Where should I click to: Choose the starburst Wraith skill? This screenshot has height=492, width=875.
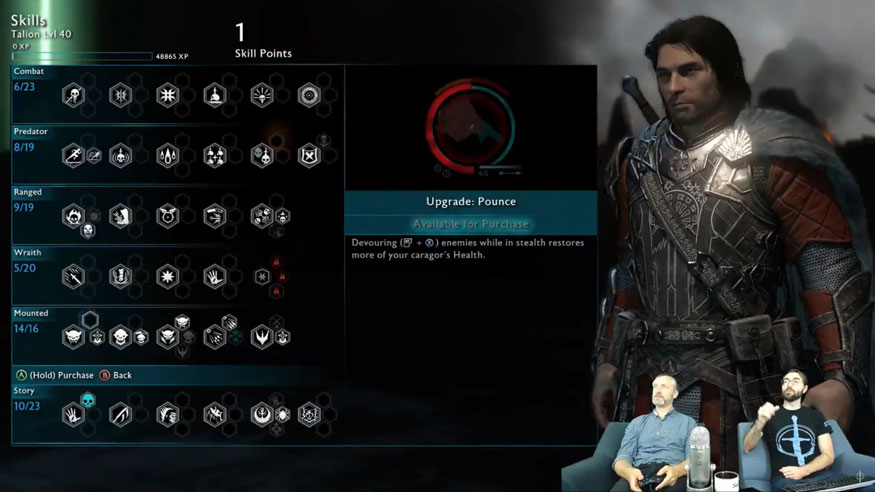[167, 276]
